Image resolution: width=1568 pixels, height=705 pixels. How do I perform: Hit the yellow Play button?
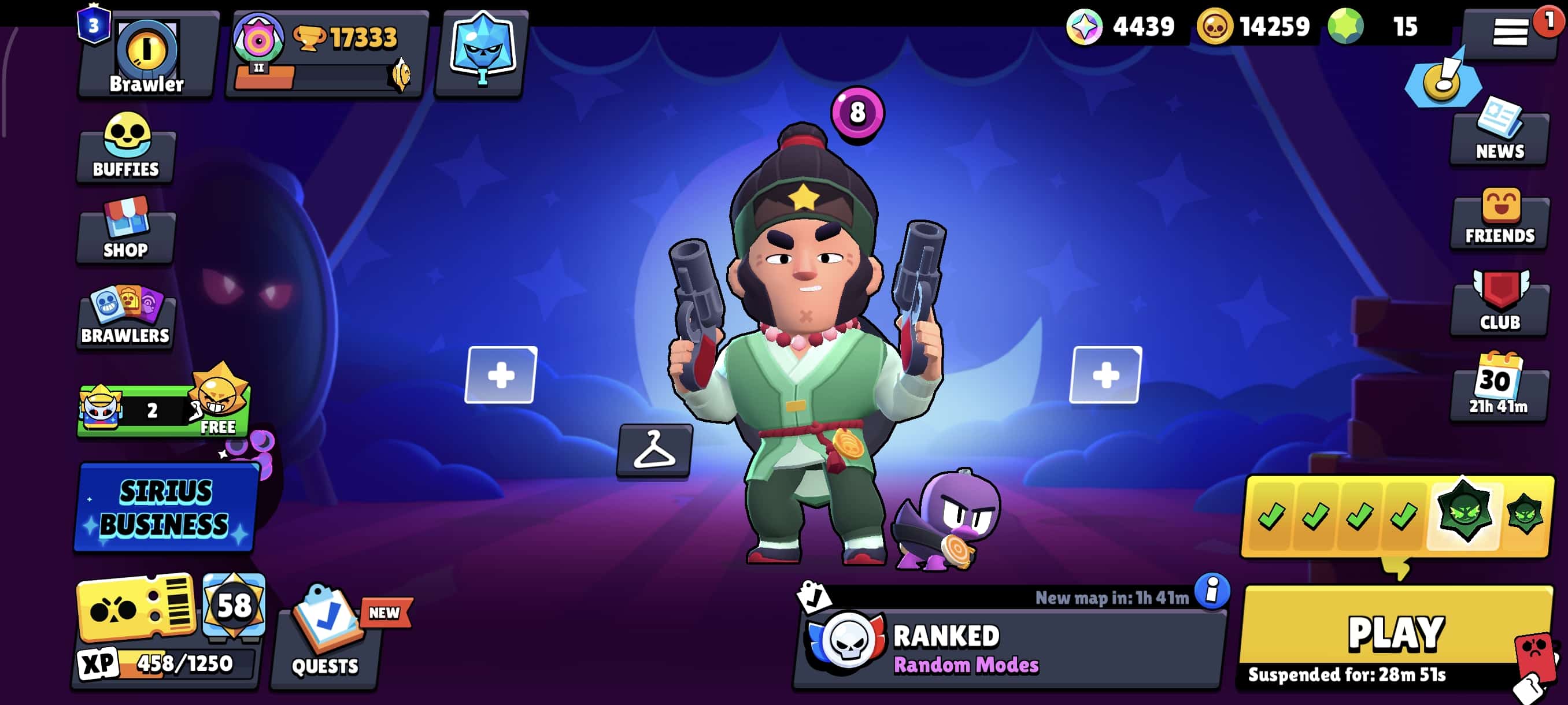coord(1395,636)
